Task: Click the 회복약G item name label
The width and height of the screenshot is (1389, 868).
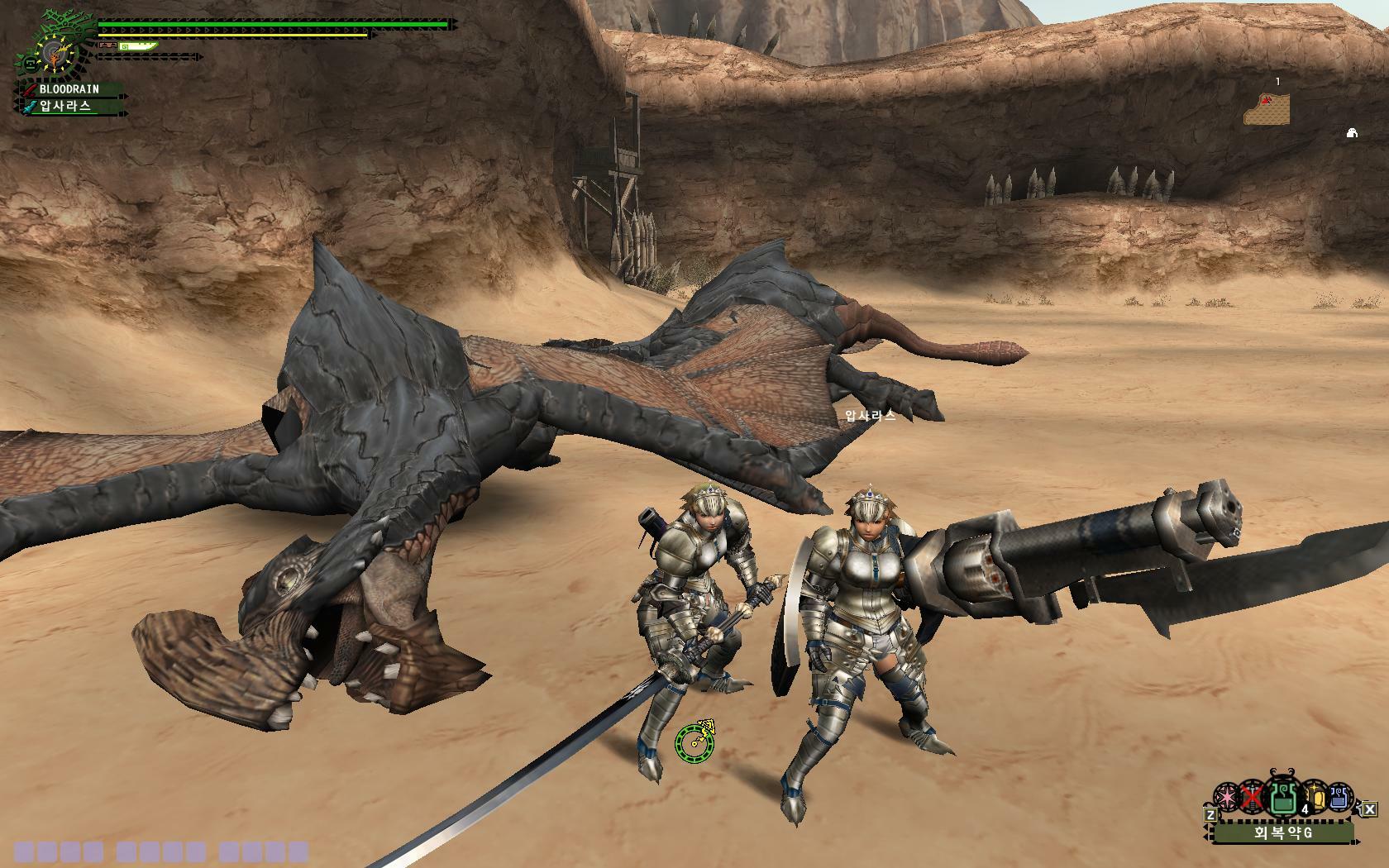Action: coord(1282,832)
